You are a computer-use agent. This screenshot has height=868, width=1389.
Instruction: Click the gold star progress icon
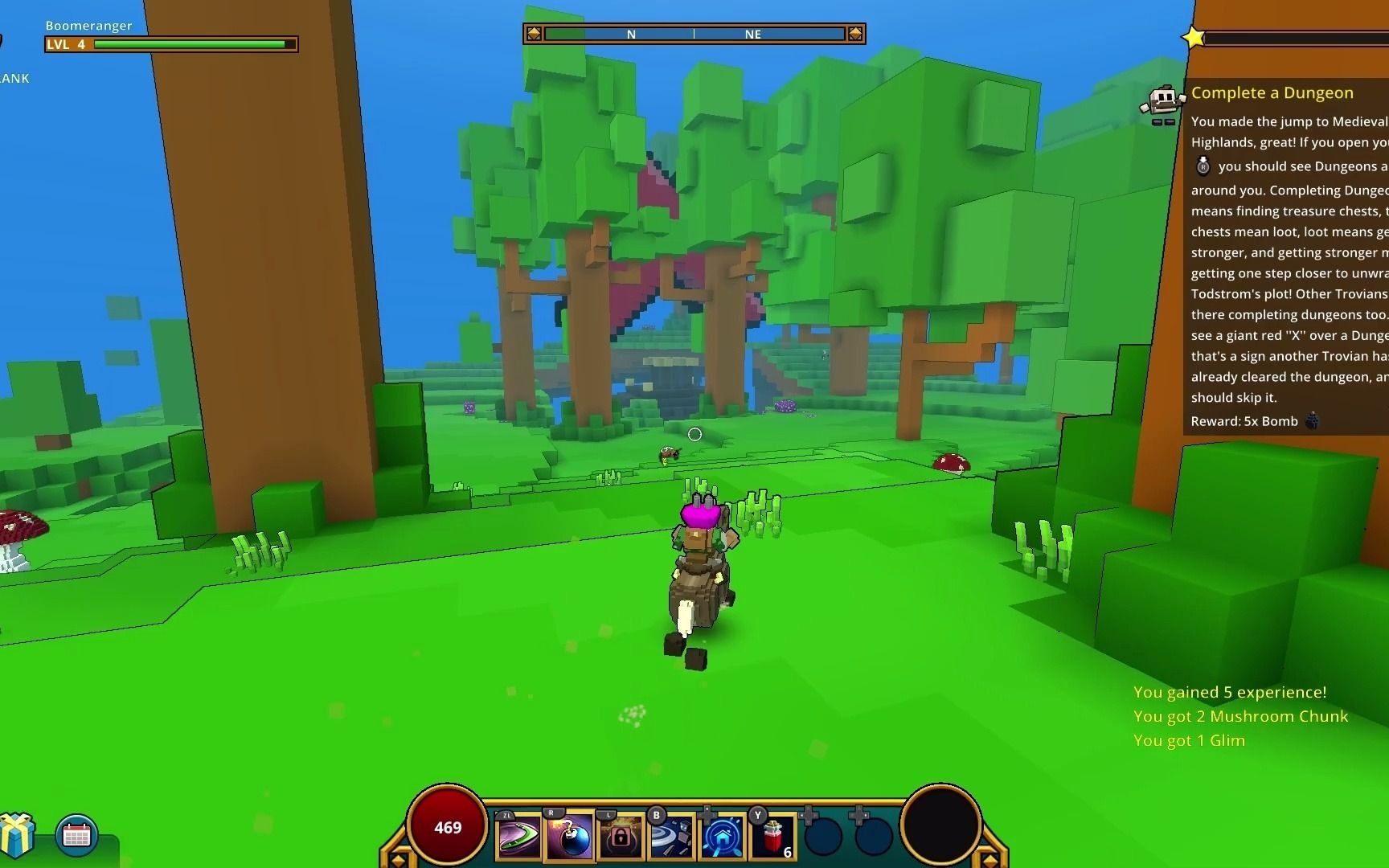1194,37
